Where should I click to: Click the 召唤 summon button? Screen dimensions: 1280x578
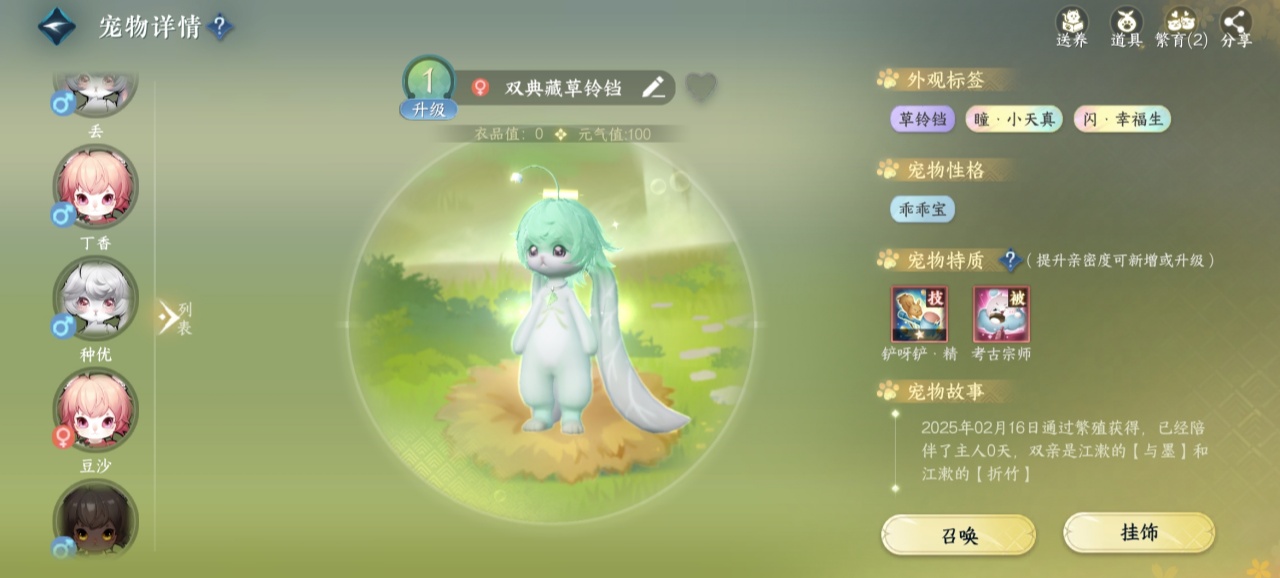[958, 535]
